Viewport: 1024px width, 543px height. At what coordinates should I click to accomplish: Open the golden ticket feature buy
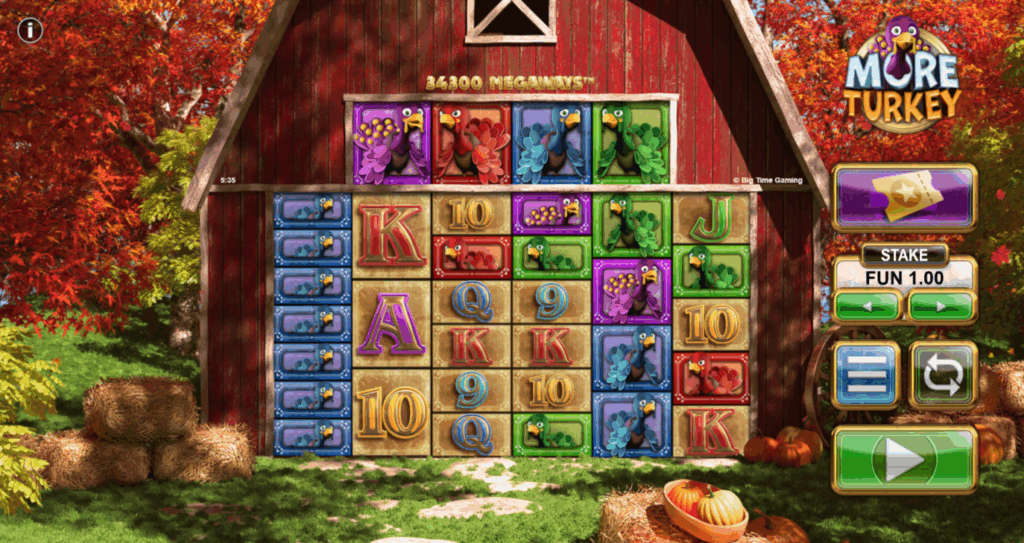click(x=904, y=198)
